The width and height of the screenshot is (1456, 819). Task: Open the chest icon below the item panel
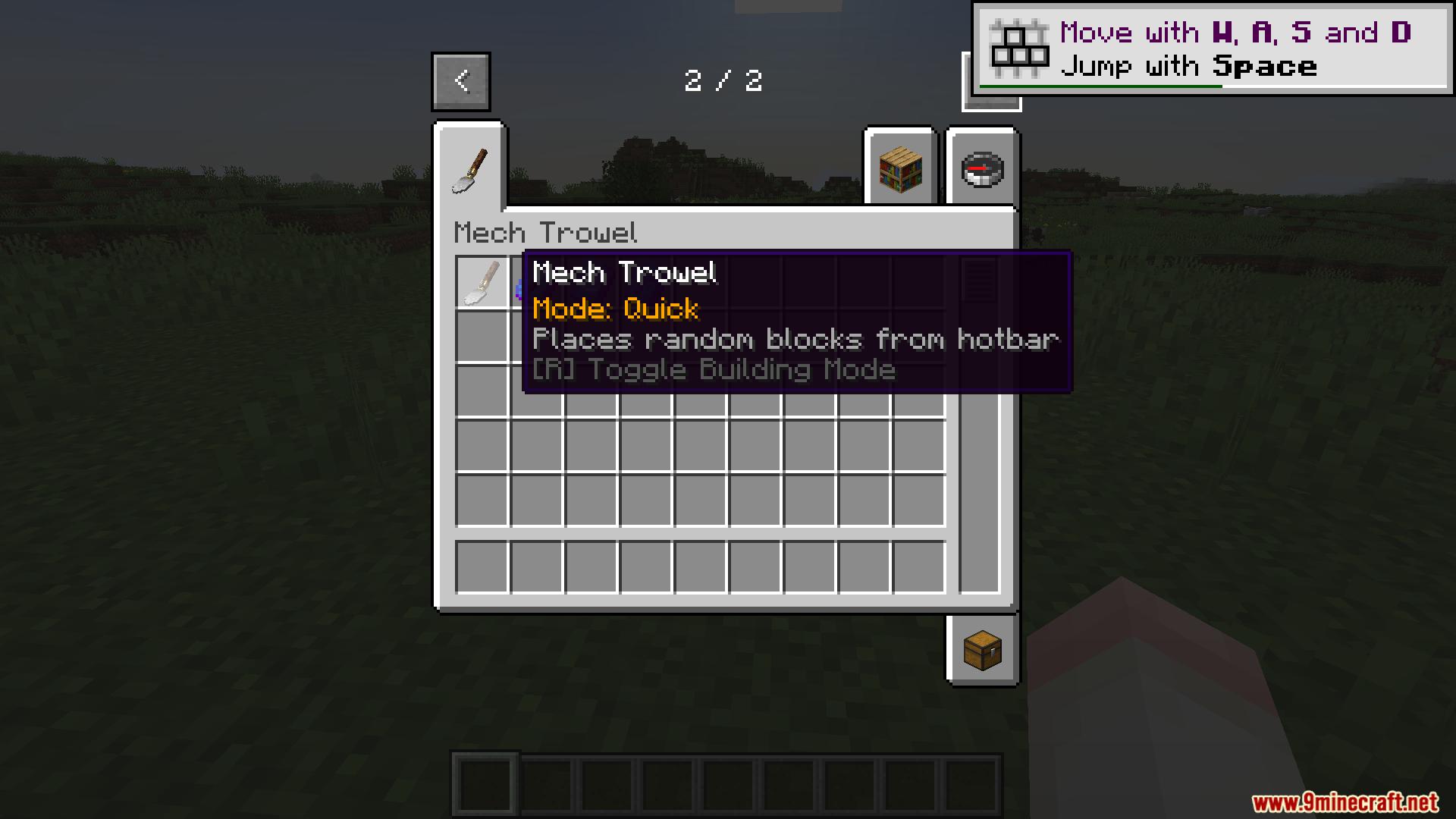point(981,651)
